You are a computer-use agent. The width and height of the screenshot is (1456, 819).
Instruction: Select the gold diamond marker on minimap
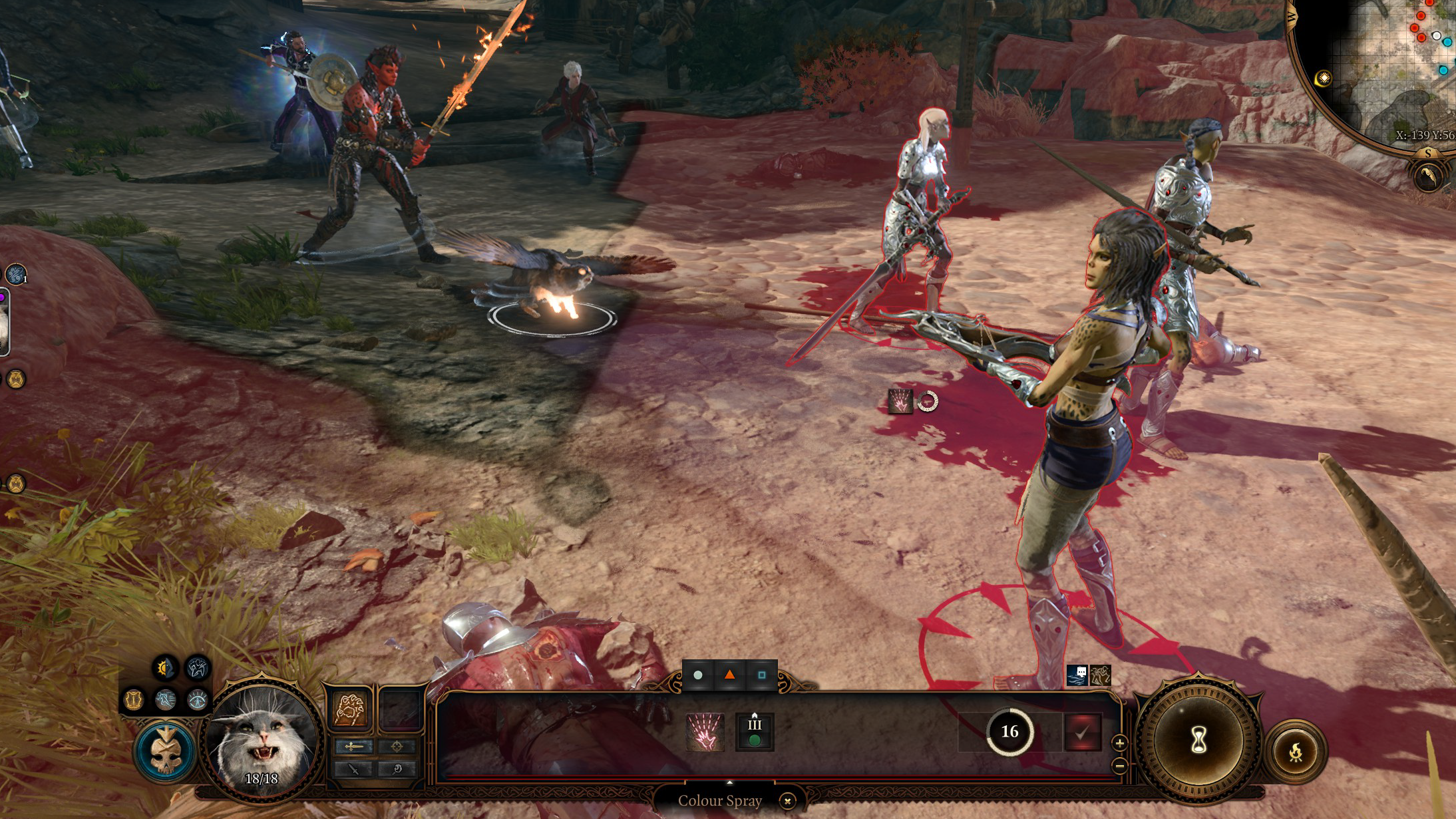1324,79
